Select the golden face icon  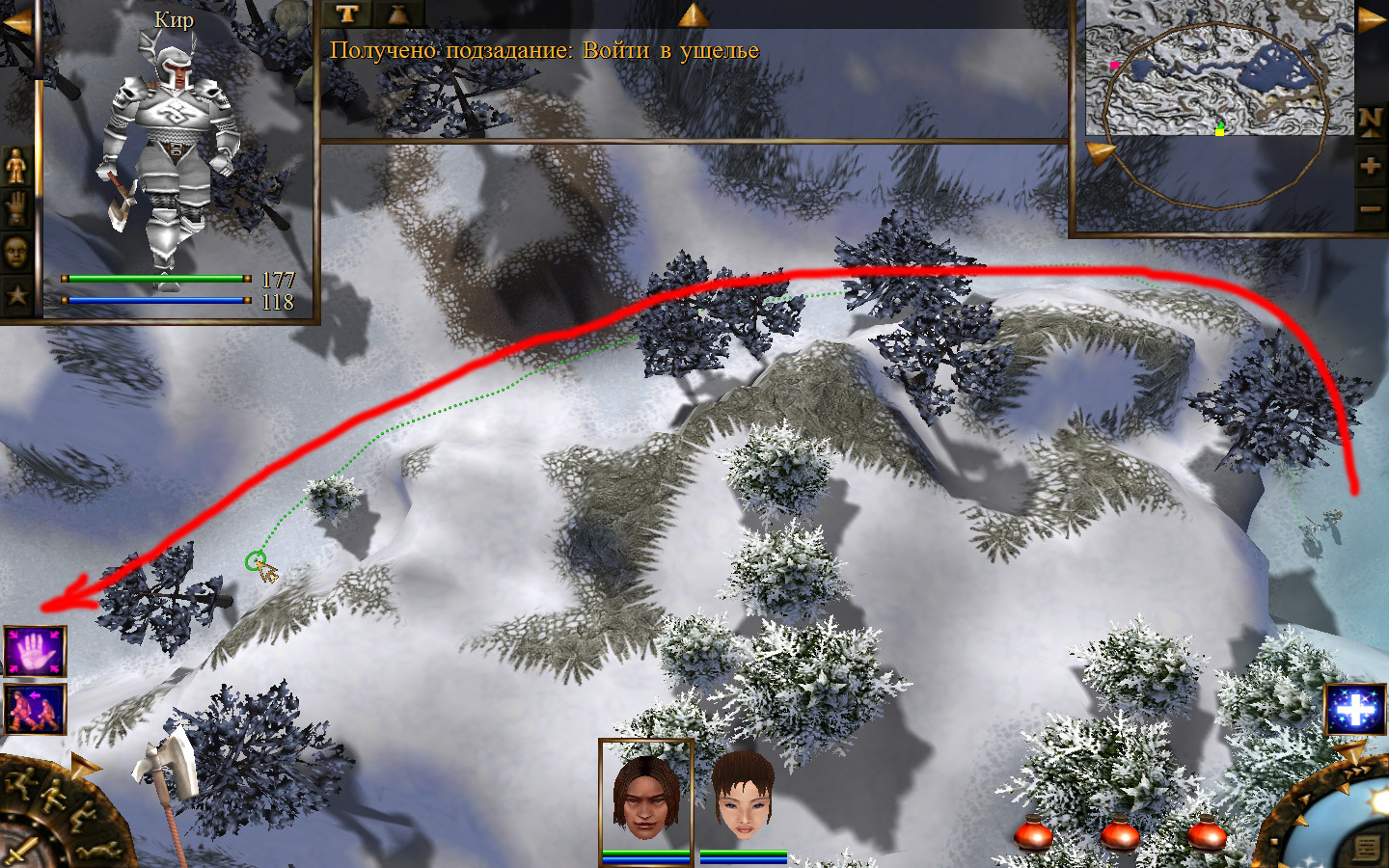pyautogui.click(x=15, y=252)
